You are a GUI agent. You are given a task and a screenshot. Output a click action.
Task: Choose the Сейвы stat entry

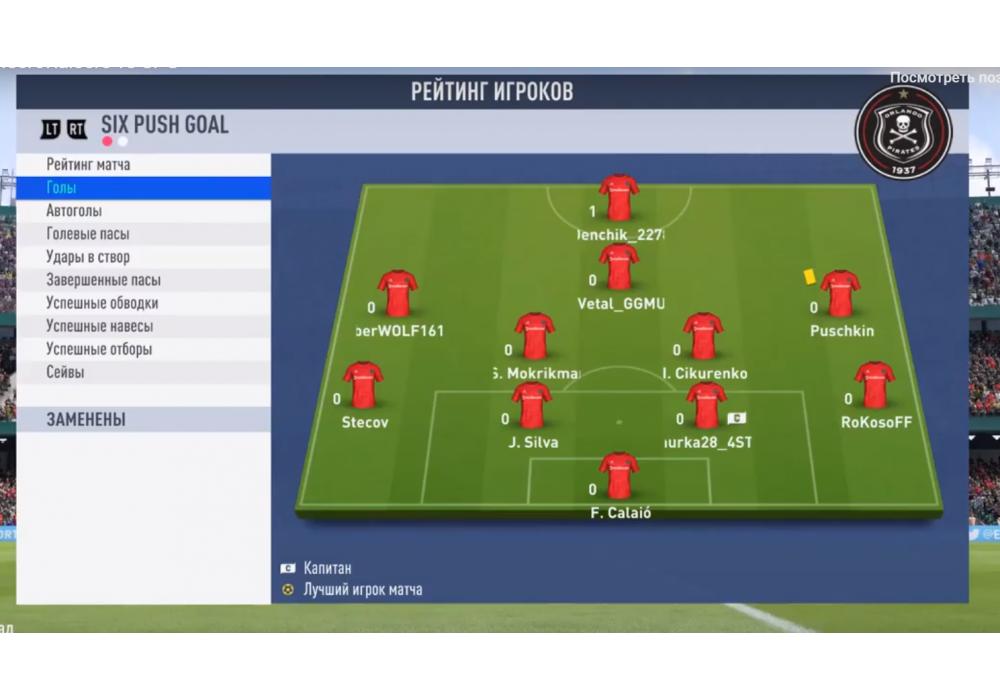[x=65, y=372]
